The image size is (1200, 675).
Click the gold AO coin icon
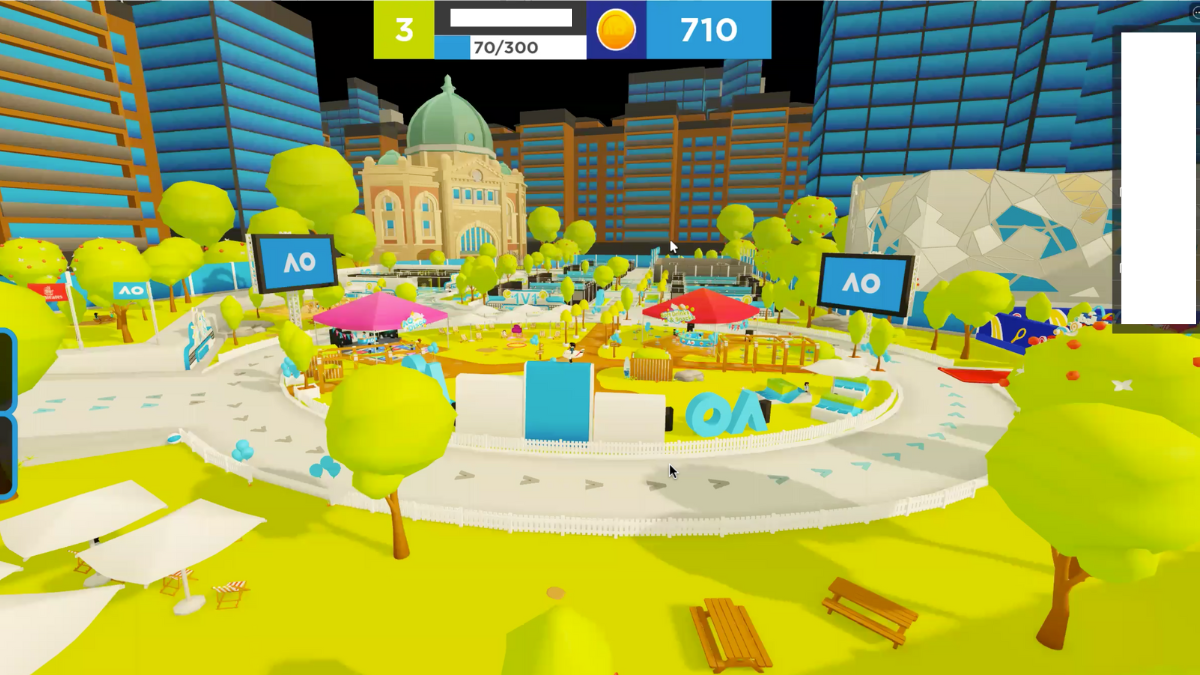click(x=616, y=30)
